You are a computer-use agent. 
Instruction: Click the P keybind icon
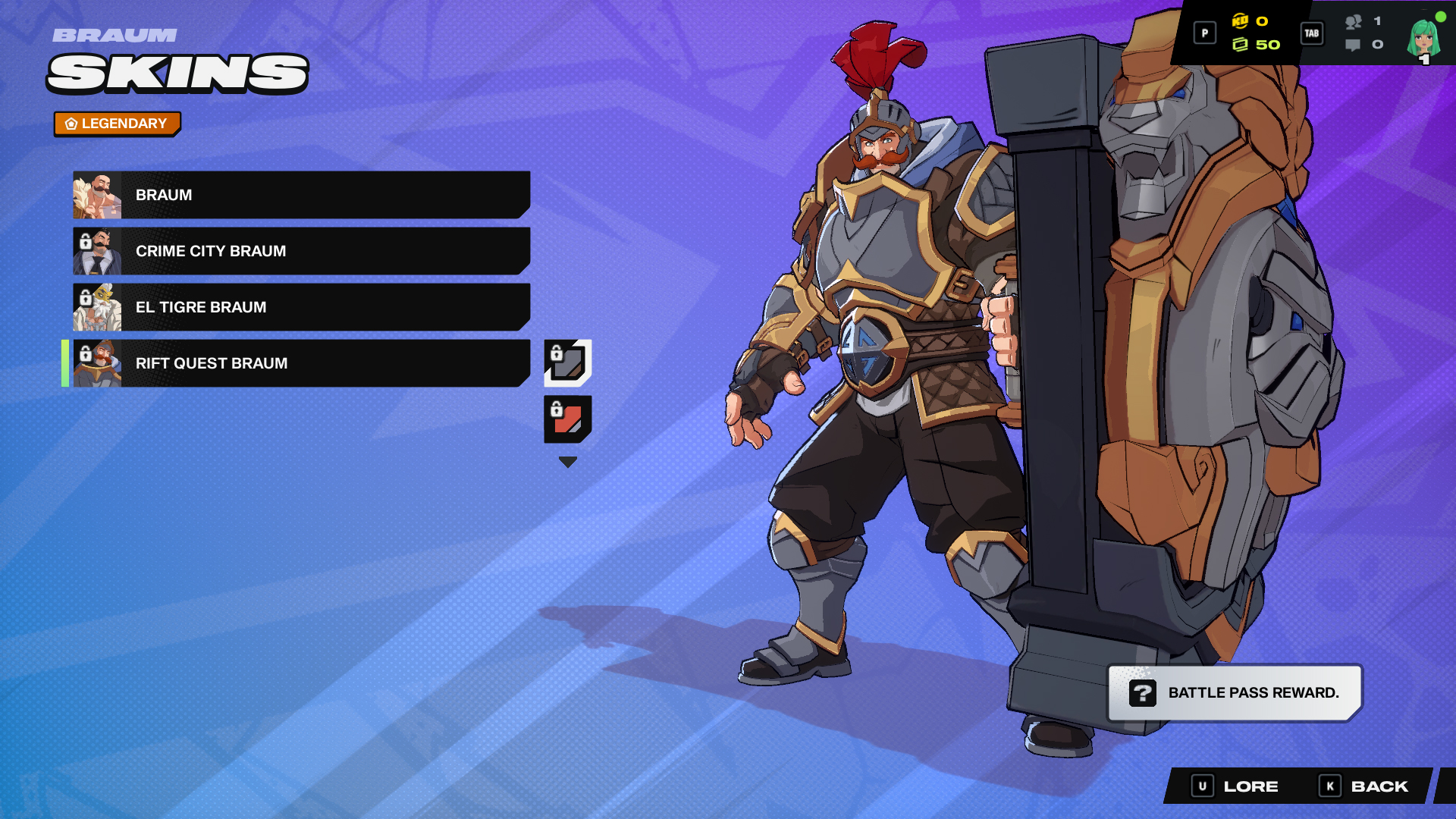[1205, 33]
